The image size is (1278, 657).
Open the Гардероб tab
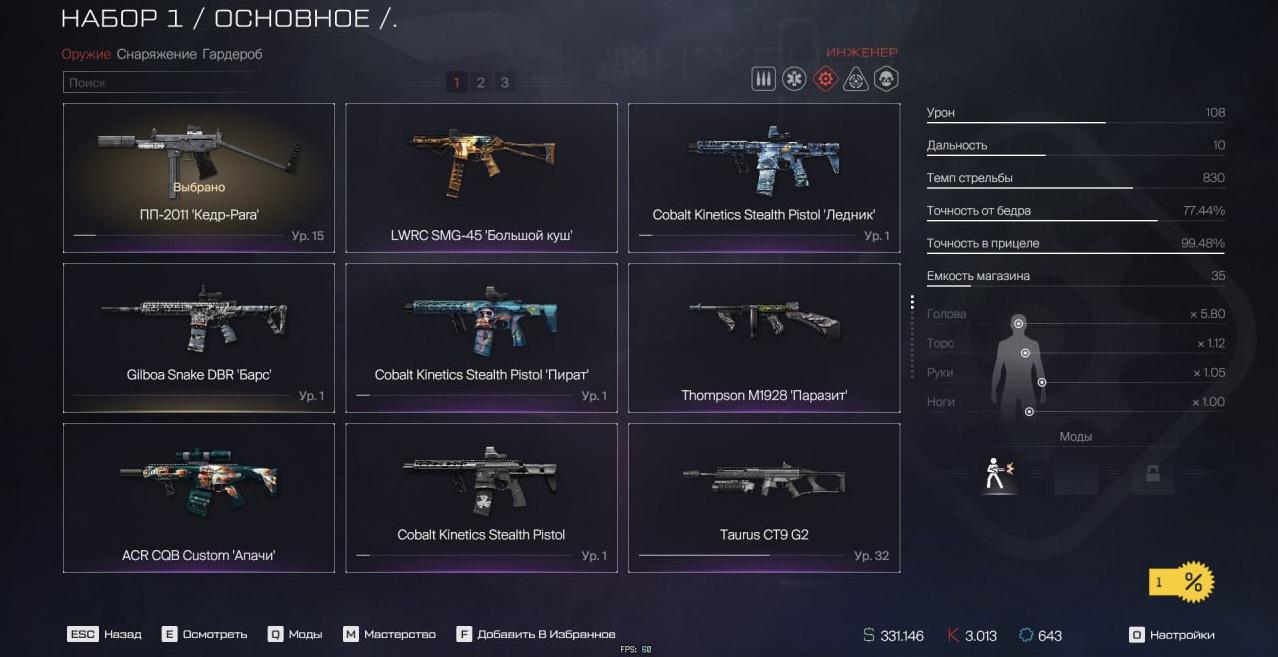pos(232,54)
